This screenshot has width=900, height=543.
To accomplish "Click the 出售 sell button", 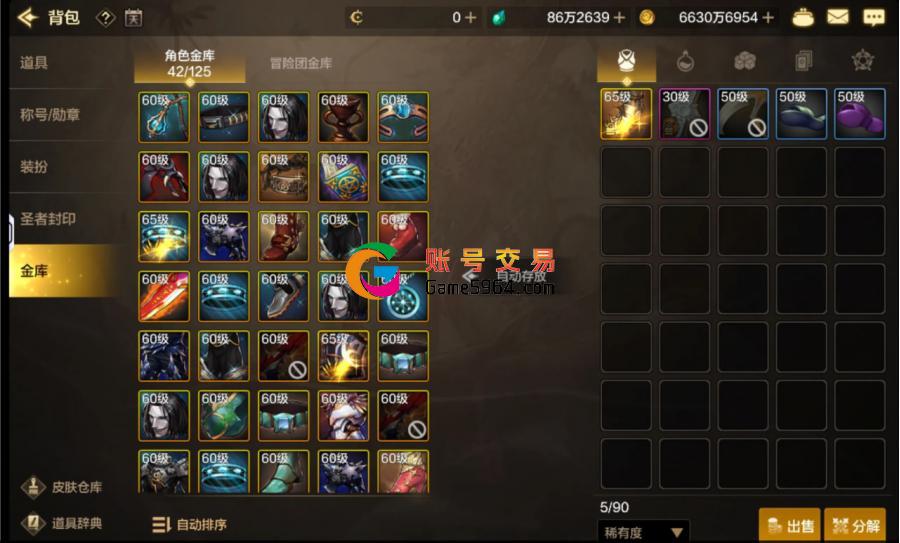I will (x=788, y=525).
